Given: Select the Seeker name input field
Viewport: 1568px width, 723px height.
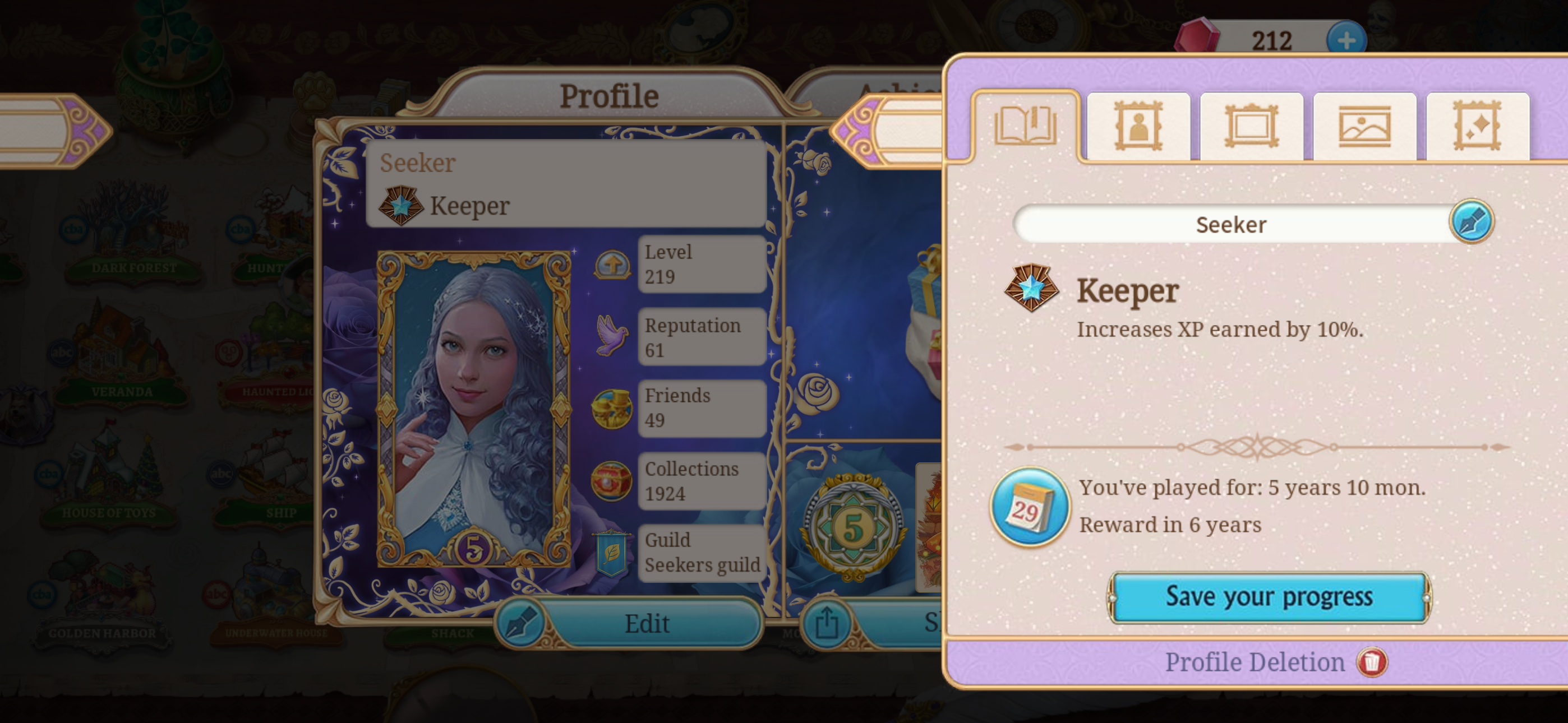Looking at the screenshot, I should (x=1231, y=224).
